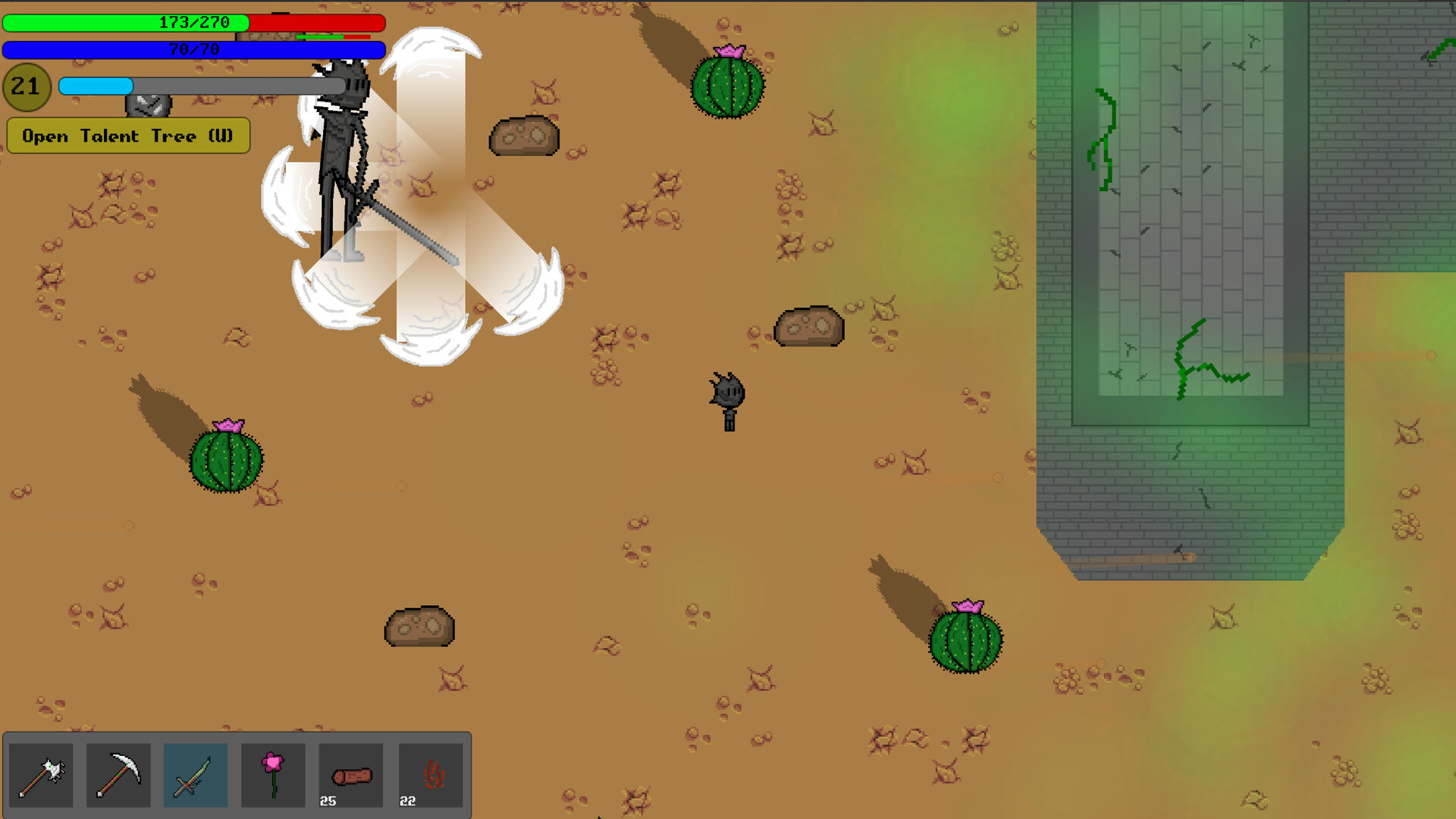Select the pink flower item in the hotbar
1456x819 pixels.
[x=273, y=775]
